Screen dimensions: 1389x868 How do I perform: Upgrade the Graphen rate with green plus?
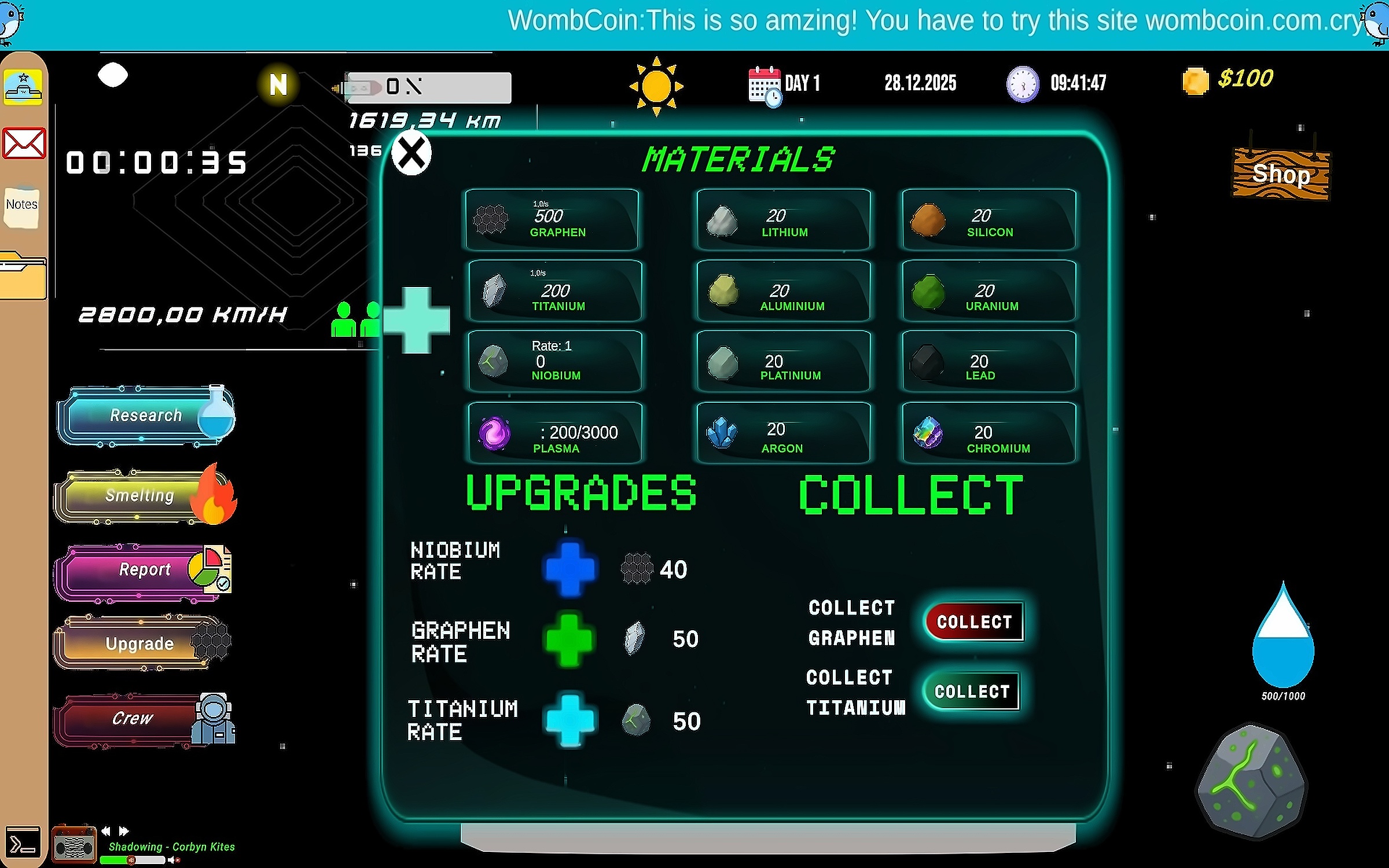pos(569,640)
